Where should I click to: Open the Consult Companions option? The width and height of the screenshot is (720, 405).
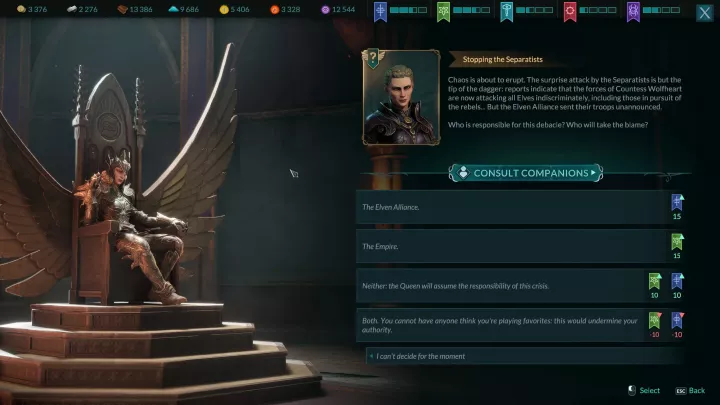click(525, 173)
